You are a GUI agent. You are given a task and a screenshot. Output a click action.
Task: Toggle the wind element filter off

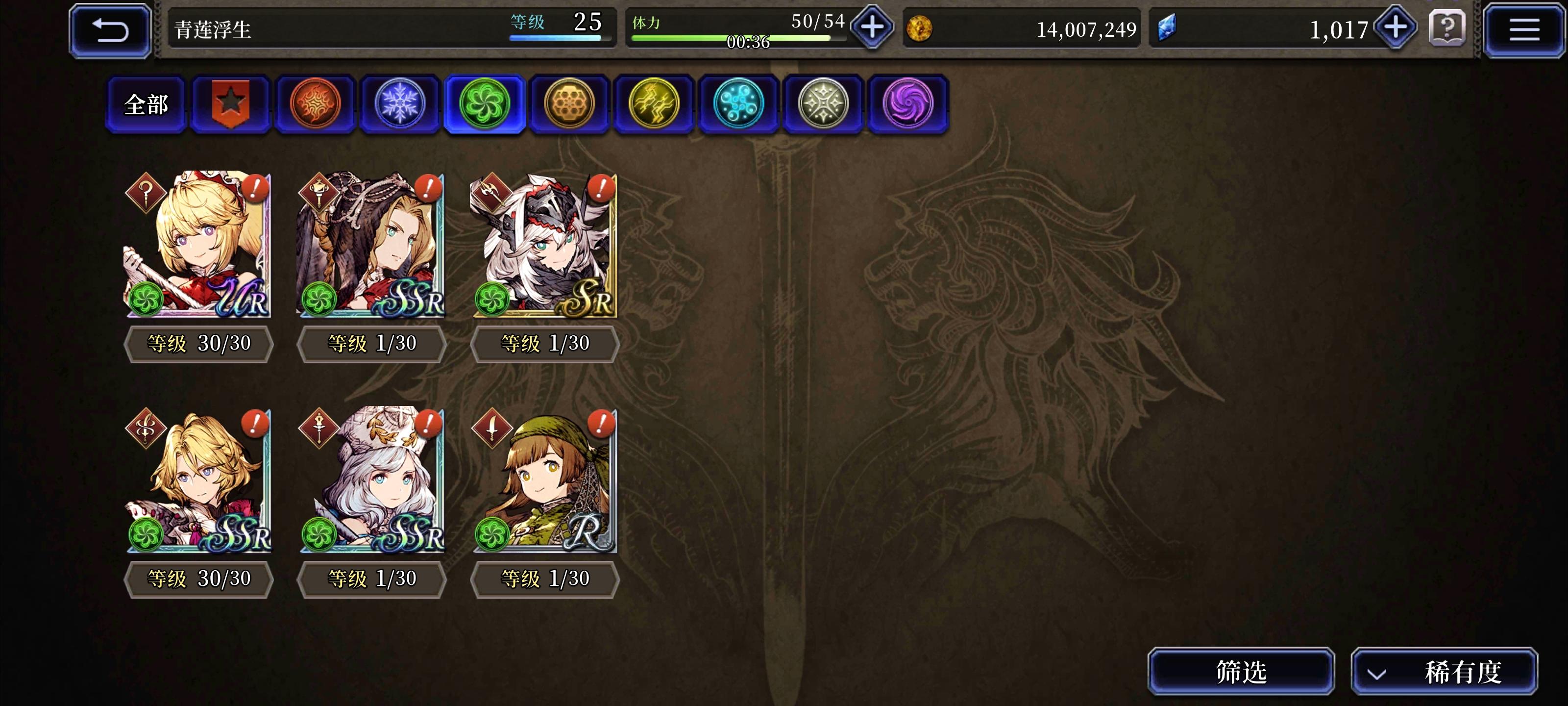pyautogui.click(x=485, y=103)
